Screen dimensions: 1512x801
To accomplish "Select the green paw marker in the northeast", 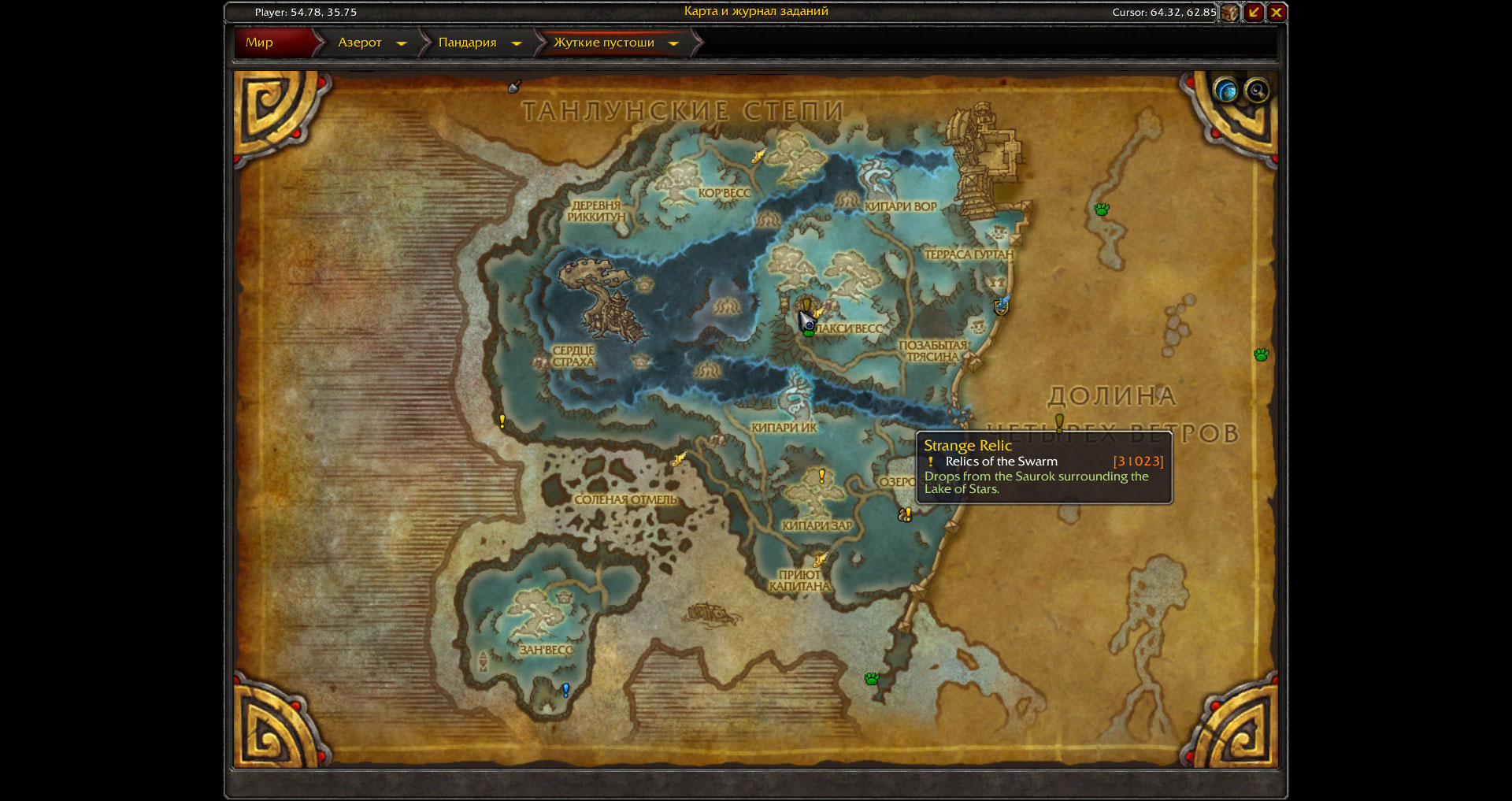I will coord(1102,209).
